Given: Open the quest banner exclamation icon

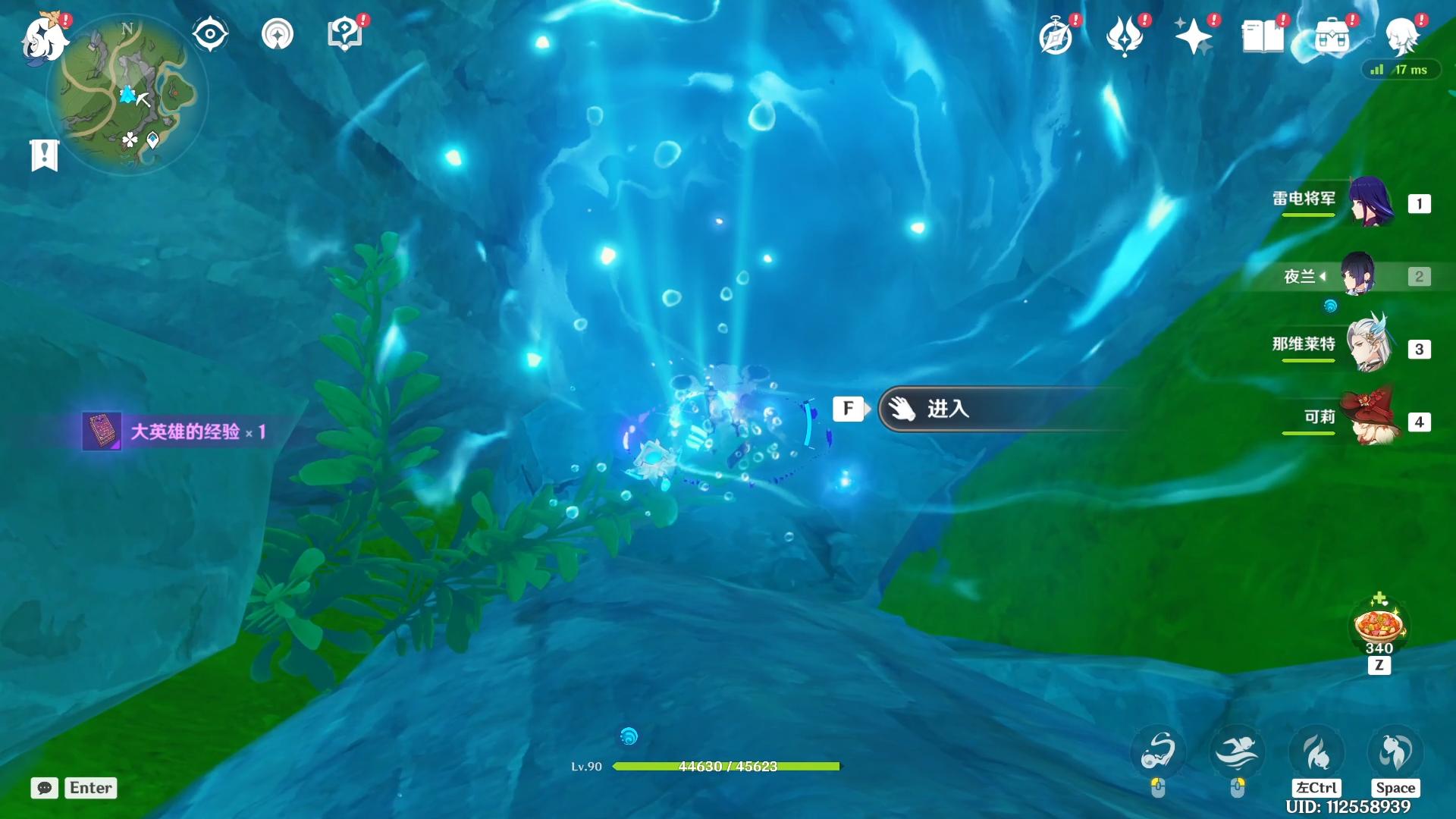Looking at the screenshot, I should [x=44, y=155].
